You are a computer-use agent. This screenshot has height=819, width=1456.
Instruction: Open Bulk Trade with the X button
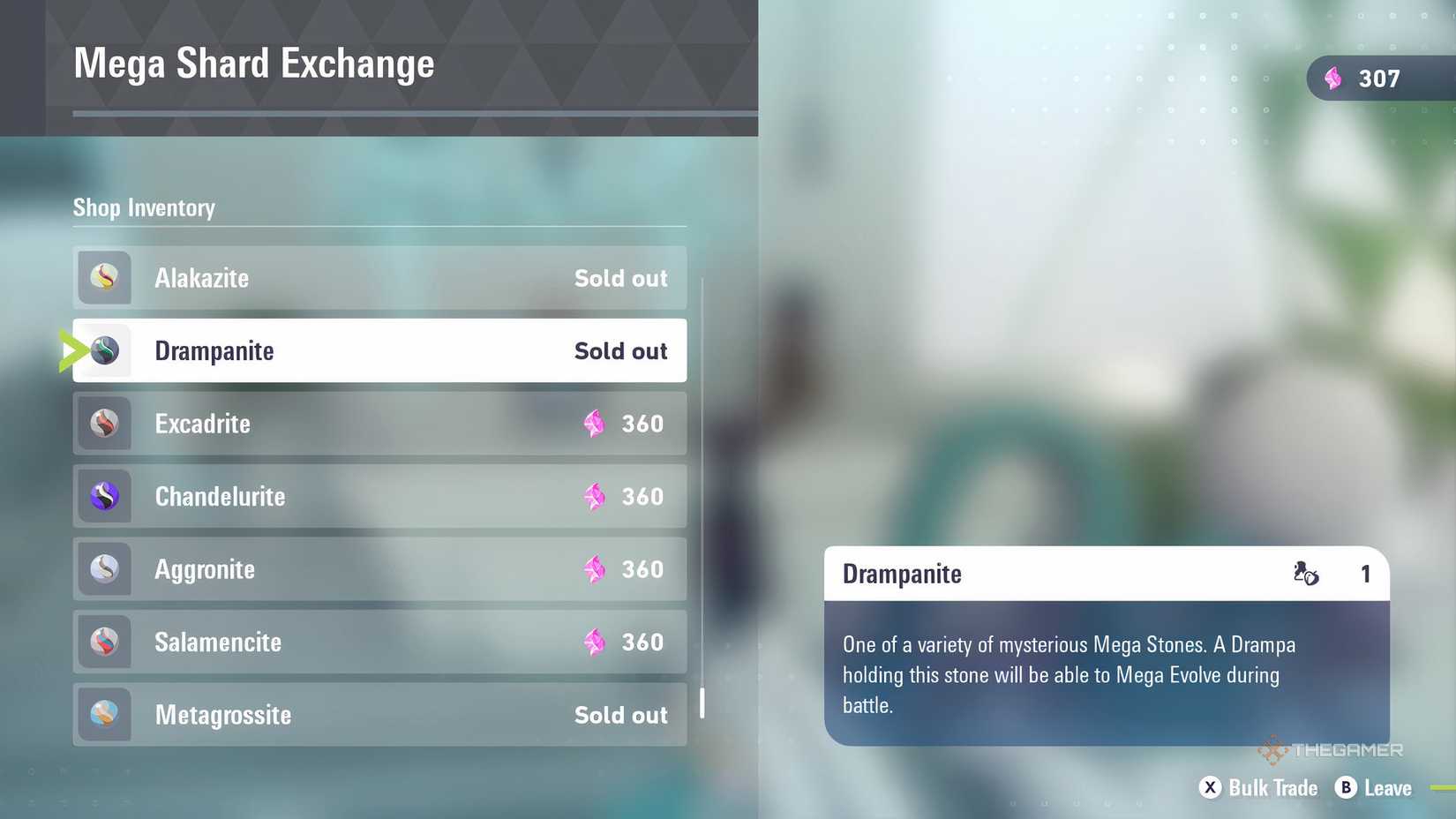[x=1211, y=788]
